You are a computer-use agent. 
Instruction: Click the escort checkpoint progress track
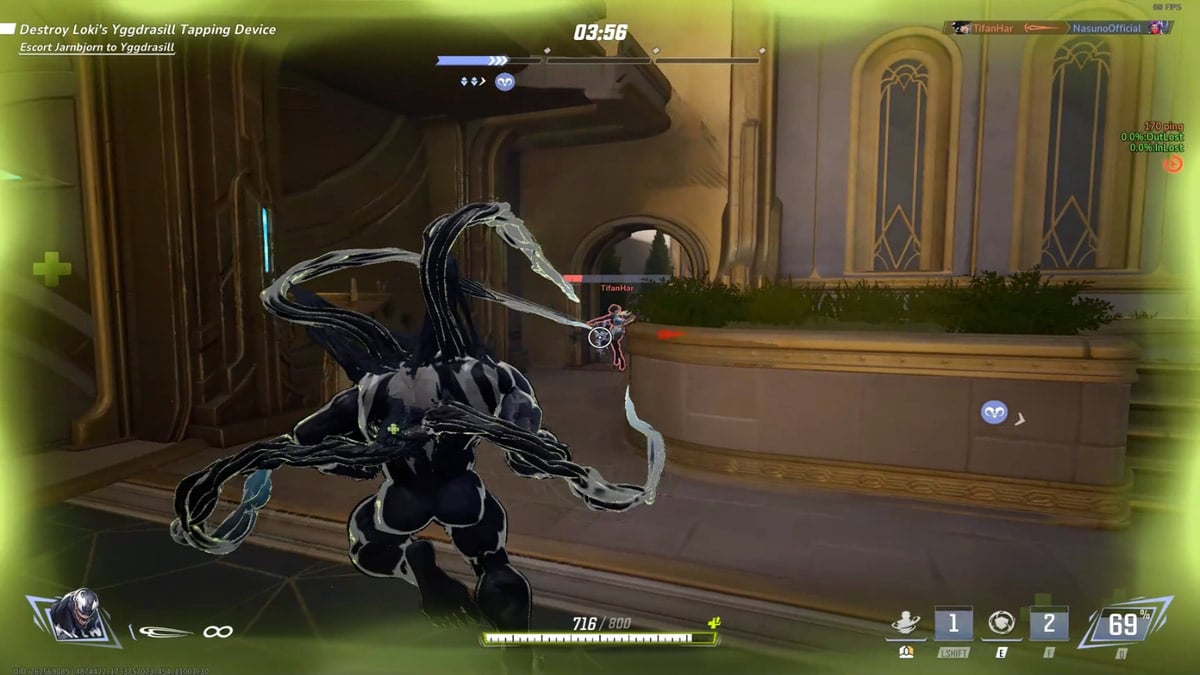(x=598, y=60)
